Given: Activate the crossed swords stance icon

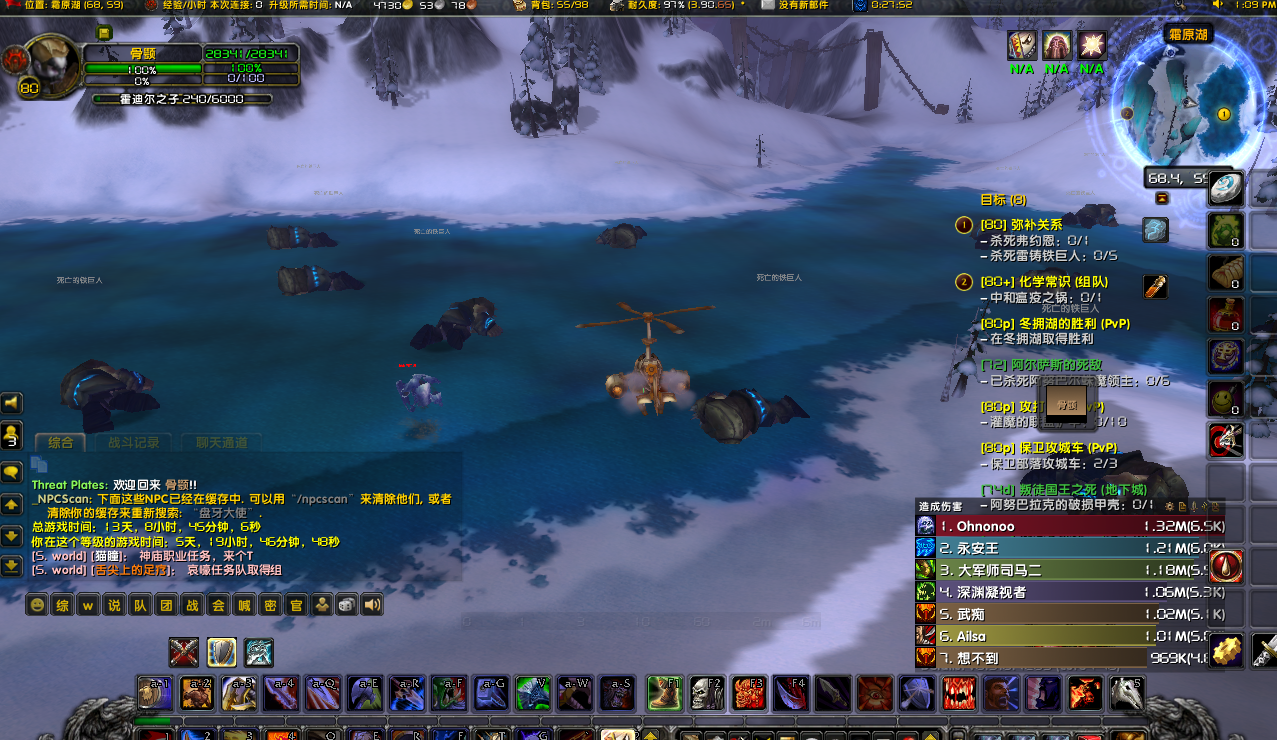Looking at the screenshot, I should [183, 652].
